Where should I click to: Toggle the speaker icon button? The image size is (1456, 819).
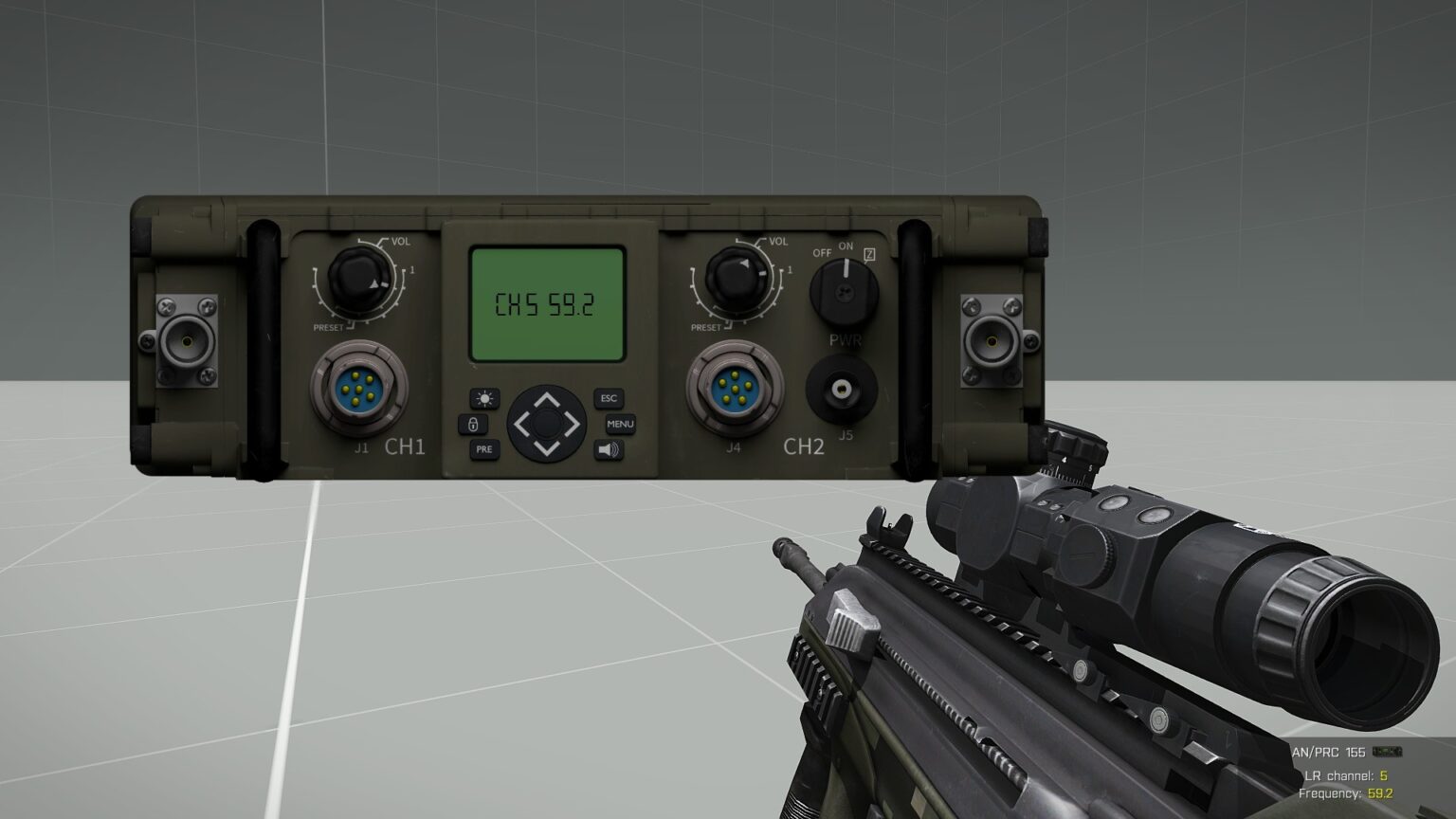point(609,449)
